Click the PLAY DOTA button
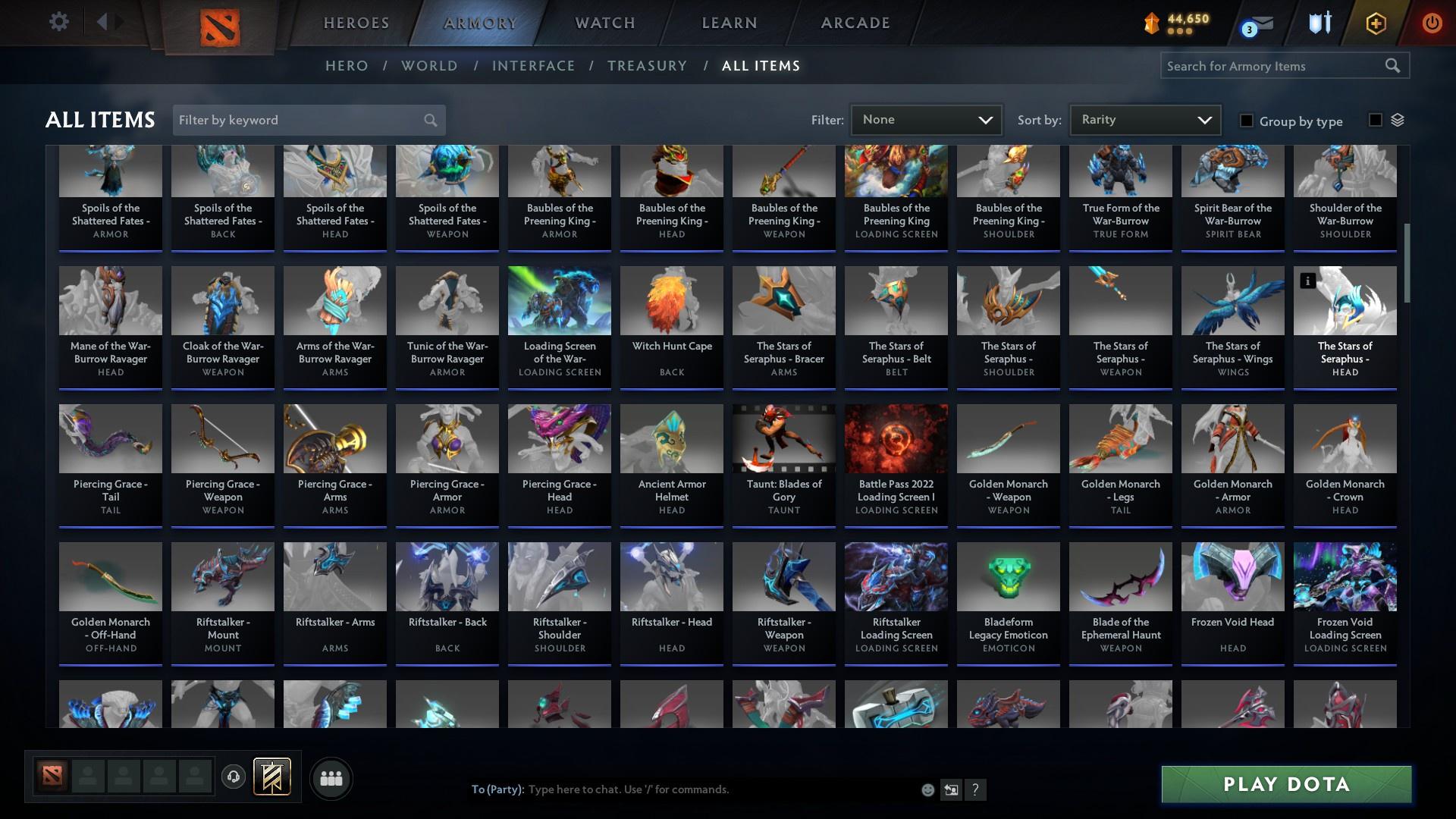1456x819 pixels. click(1285, 784)
